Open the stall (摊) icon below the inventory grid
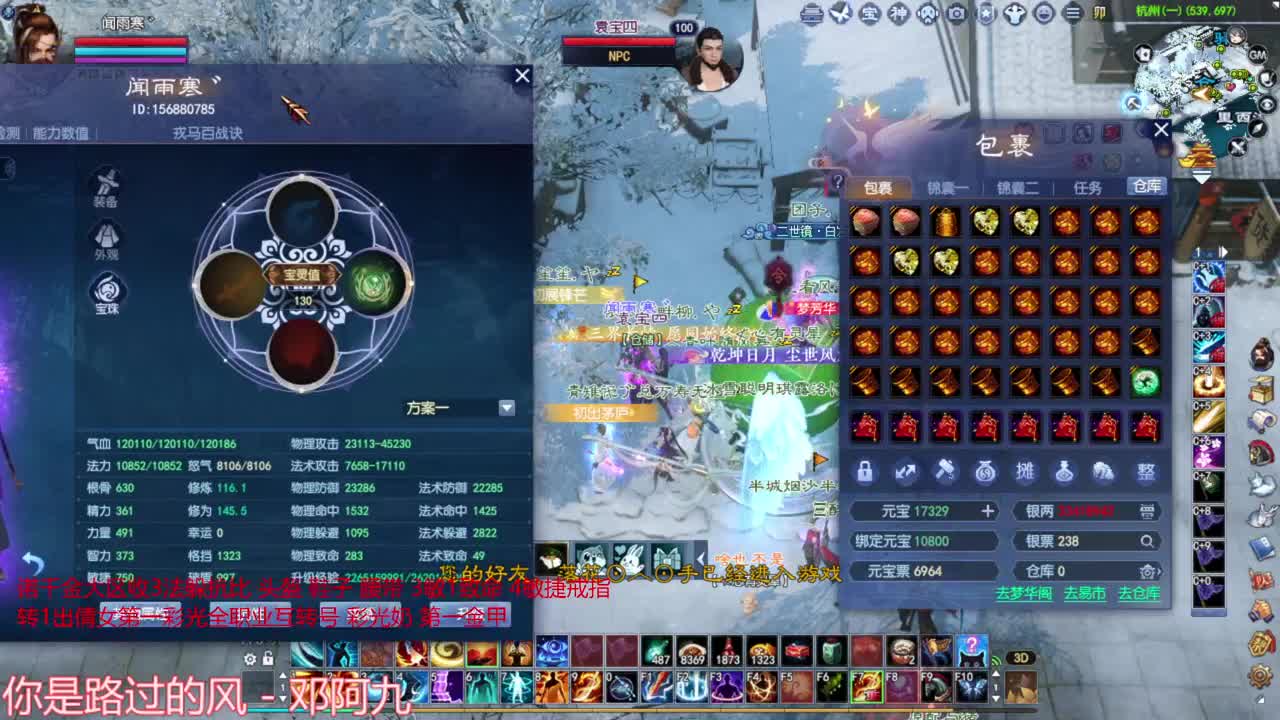This screenshot has height=720, width=1280. [1025, 472]
